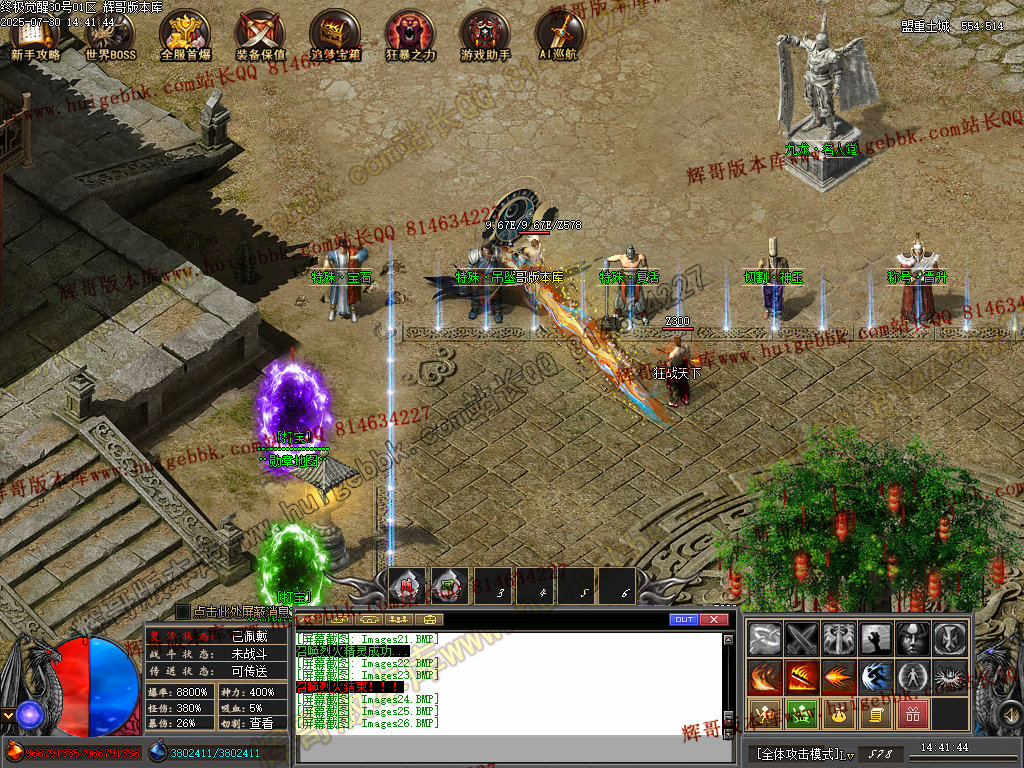Open the 全服首爆 trophy icon
This screenshot has width=1024, height=768.
(x=185, y=34)
